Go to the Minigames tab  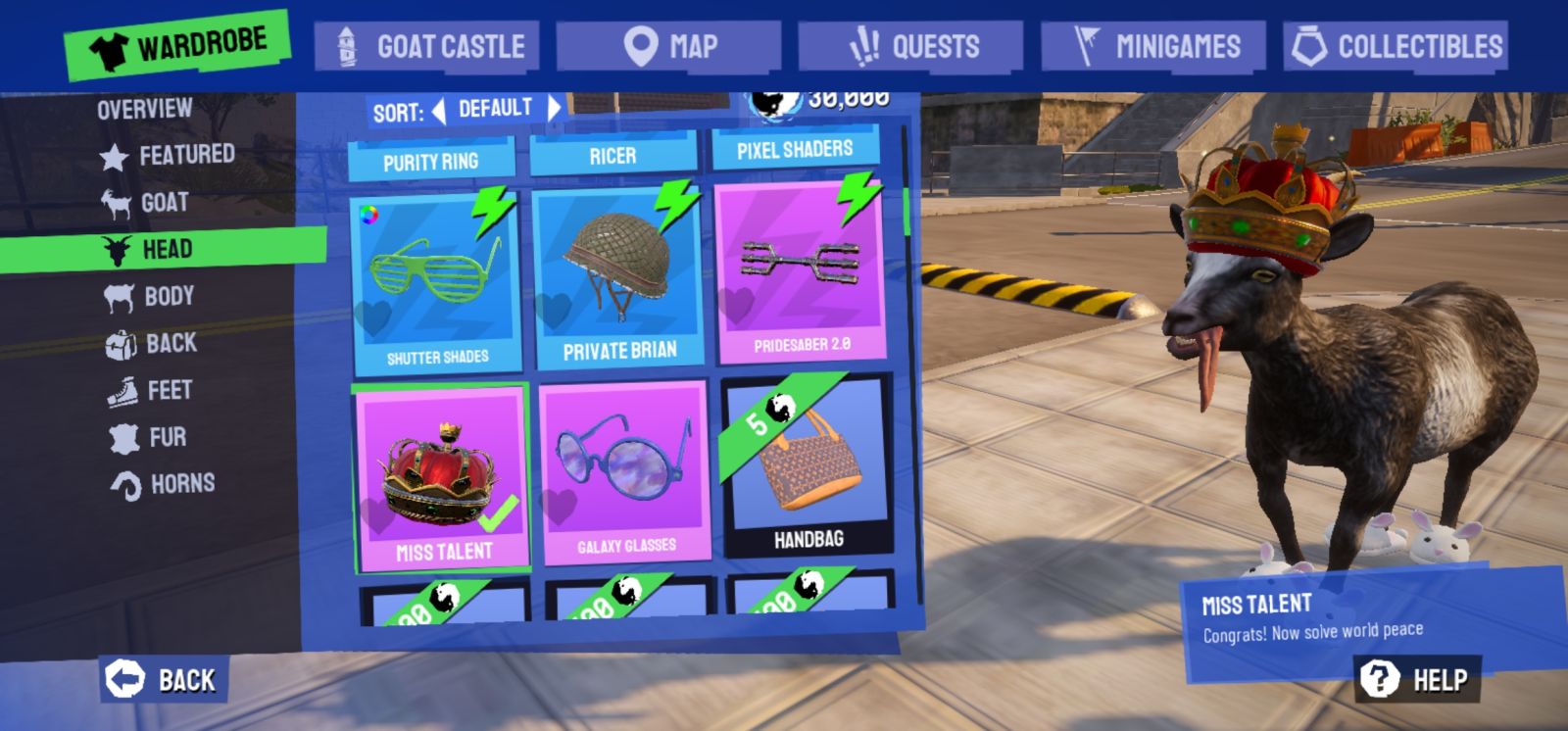point(1153,46)
